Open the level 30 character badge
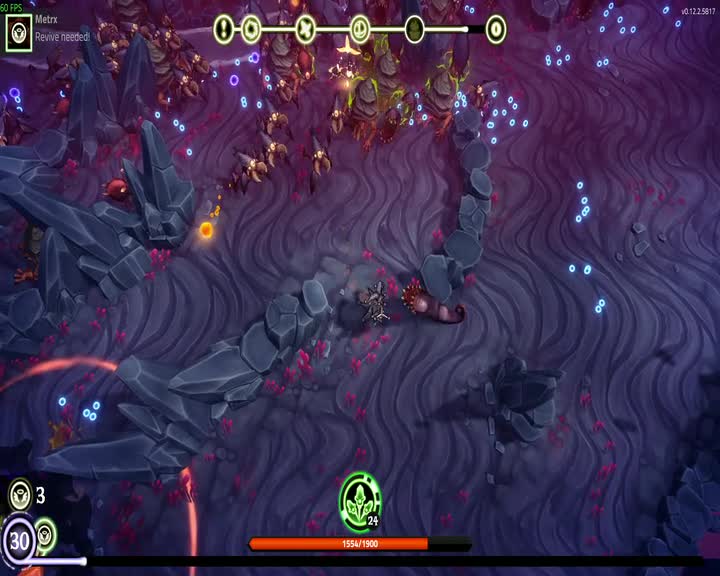720x576 pixels. [18, 542]
